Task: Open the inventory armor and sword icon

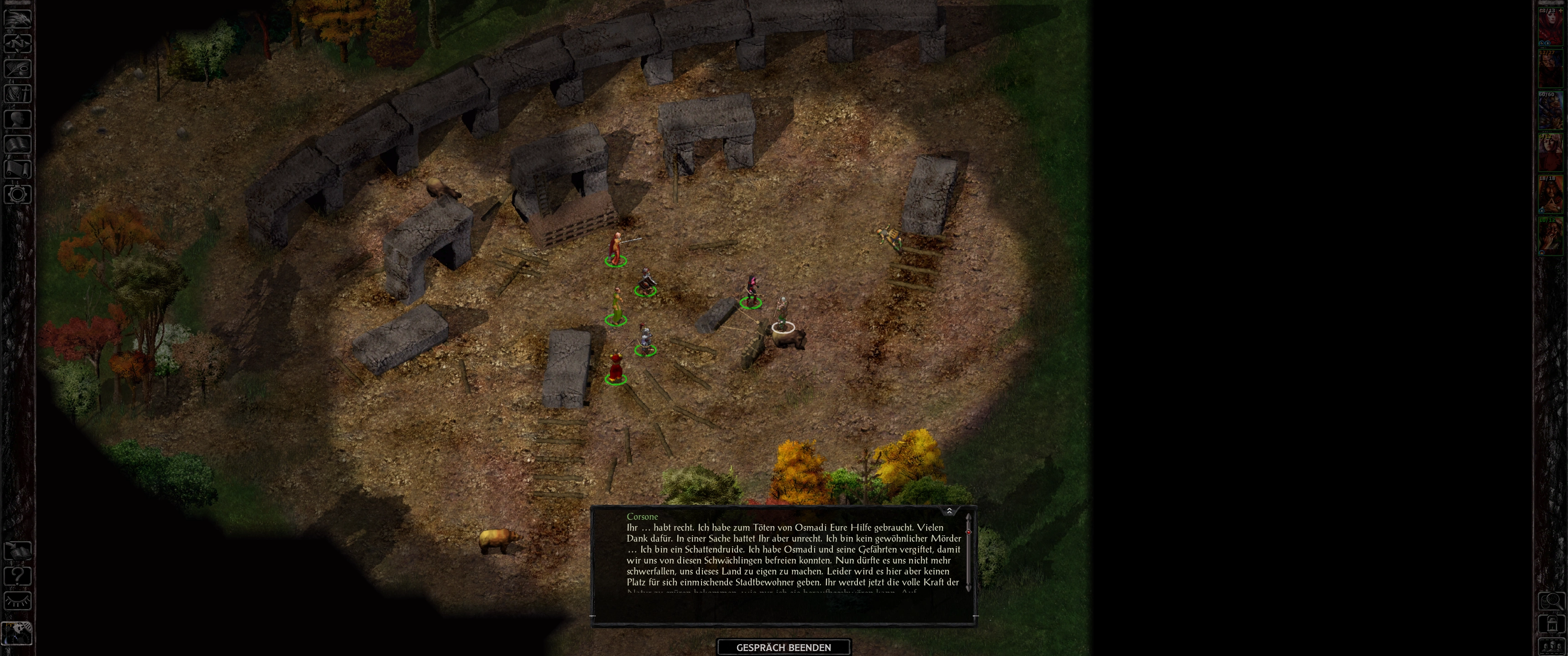Action: 18,94
